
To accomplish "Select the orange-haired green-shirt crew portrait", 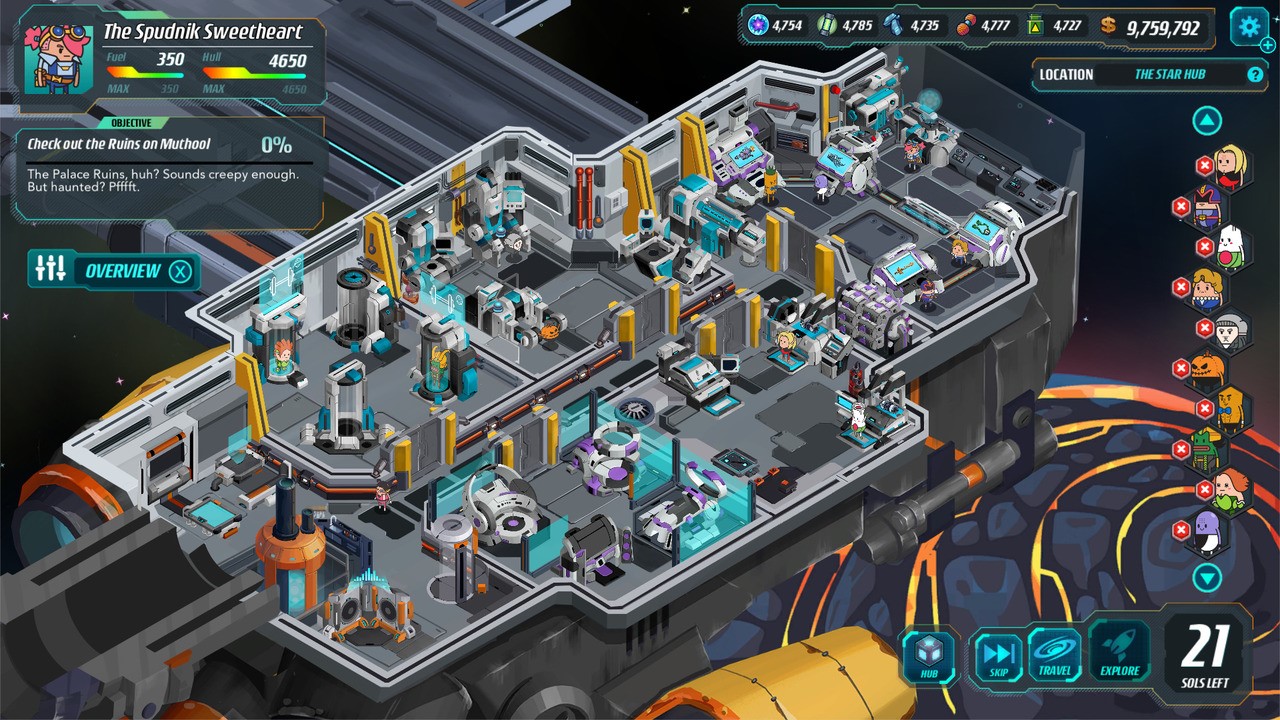I will pyautogui.click(x=1232, y=490).
